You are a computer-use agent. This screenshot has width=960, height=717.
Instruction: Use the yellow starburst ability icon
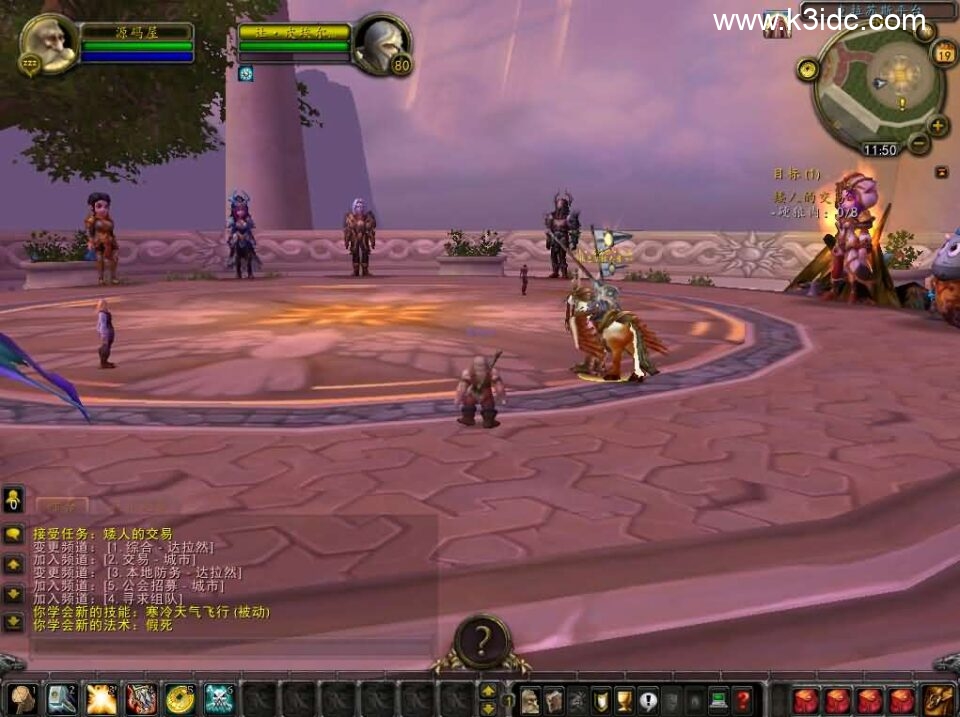click(x=101, y=698)
